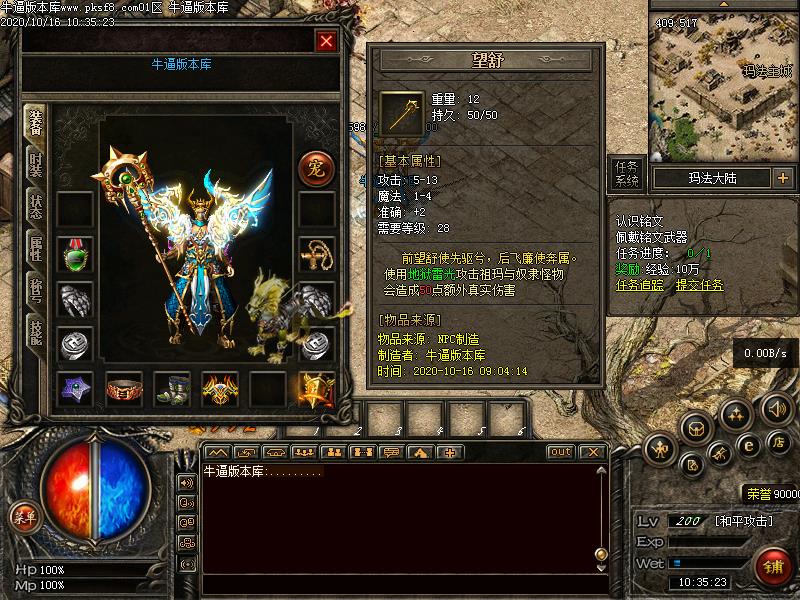Click the 提交任务 link
This screenshot has width=800, height=600.
(700, 285)
